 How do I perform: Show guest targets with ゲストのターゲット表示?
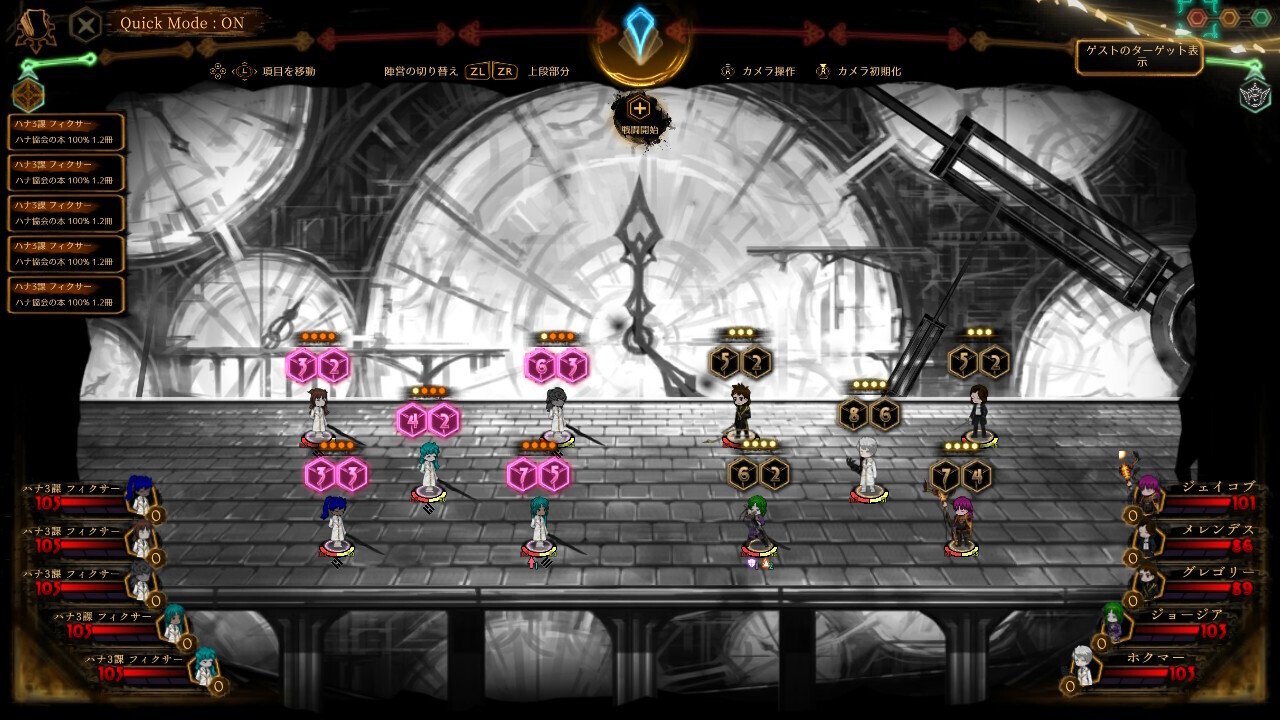click(1139, 57)
